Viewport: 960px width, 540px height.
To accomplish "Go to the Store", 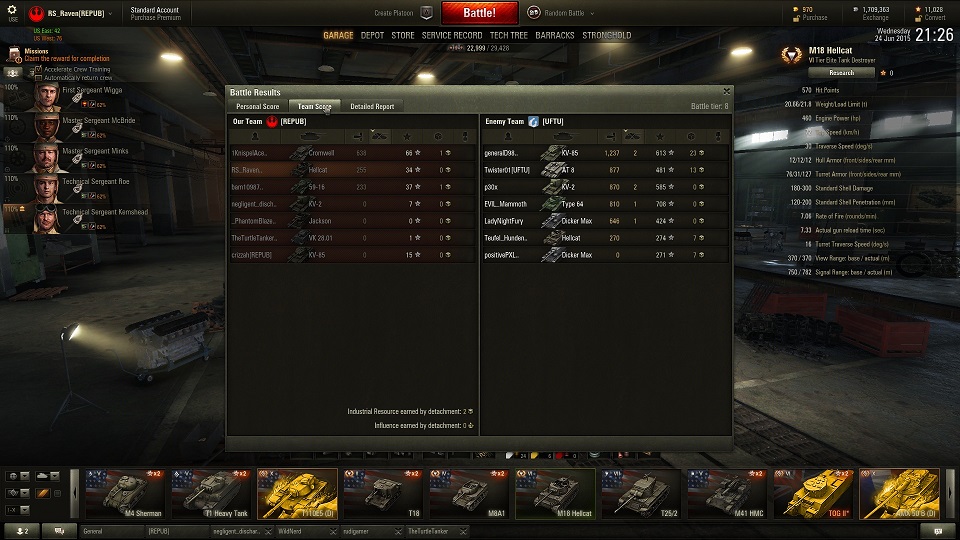I will point(402,35).
